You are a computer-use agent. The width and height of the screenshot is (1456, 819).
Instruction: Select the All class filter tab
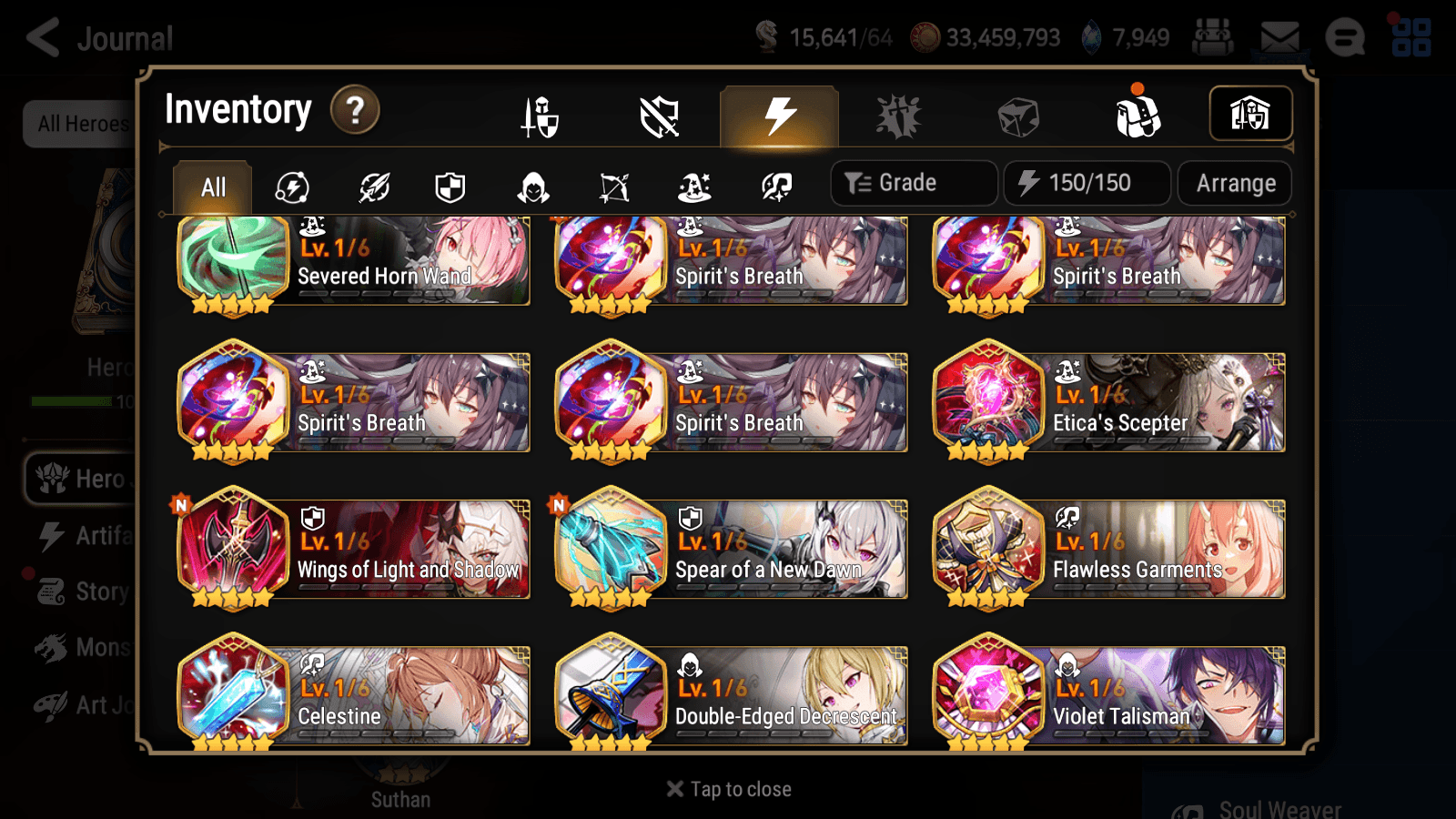tap(212, 187)
